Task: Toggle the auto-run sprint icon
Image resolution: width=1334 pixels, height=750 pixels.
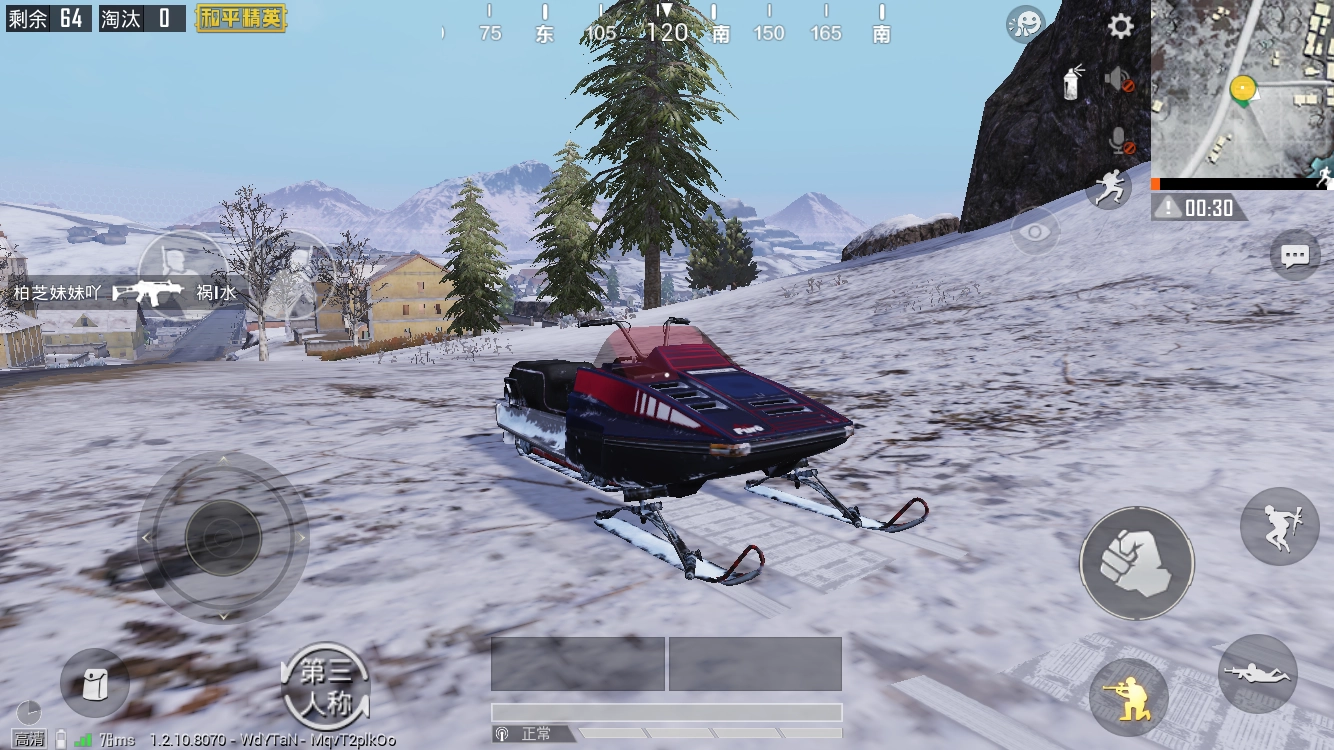Action: point(1108,188)
